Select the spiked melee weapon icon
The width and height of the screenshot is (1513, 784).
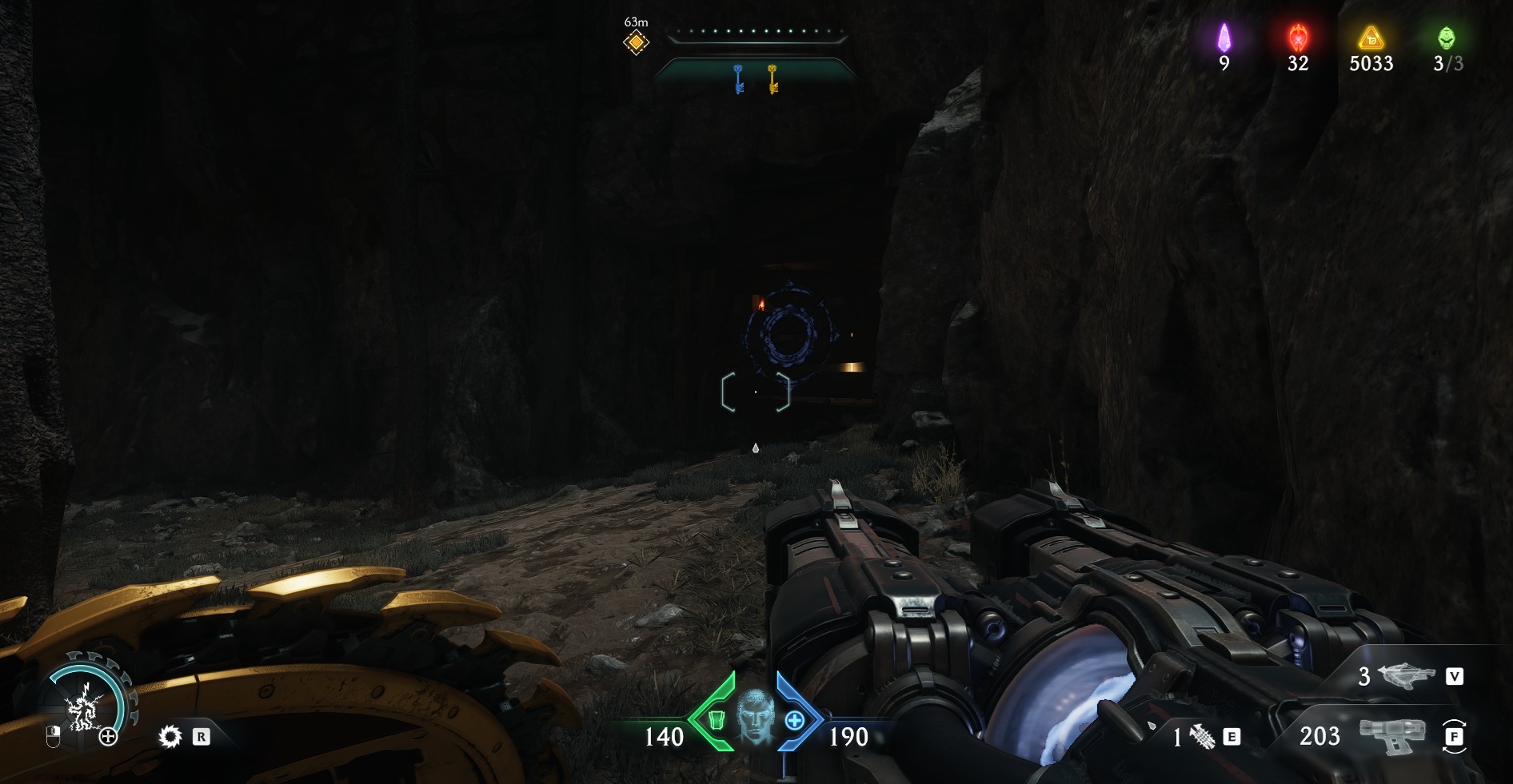(1202, 737)
